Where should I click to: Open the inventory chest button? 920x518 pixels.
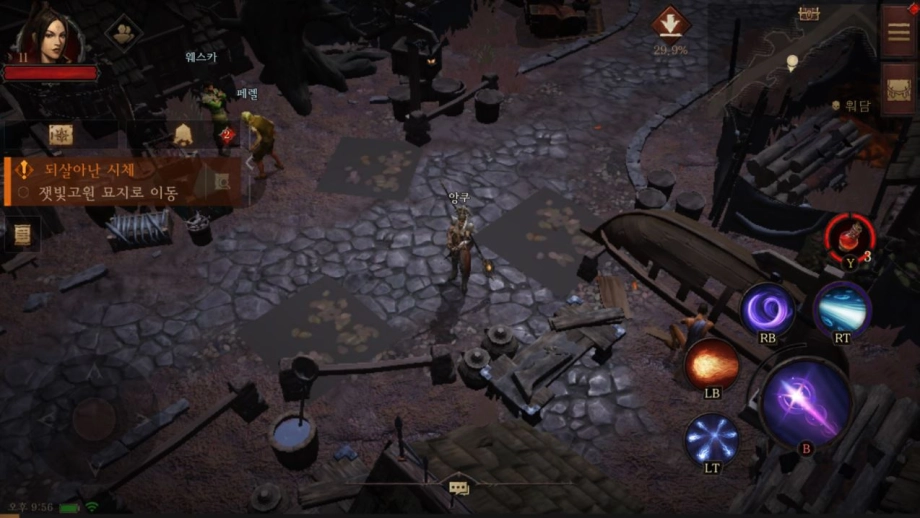pos(898,91)
